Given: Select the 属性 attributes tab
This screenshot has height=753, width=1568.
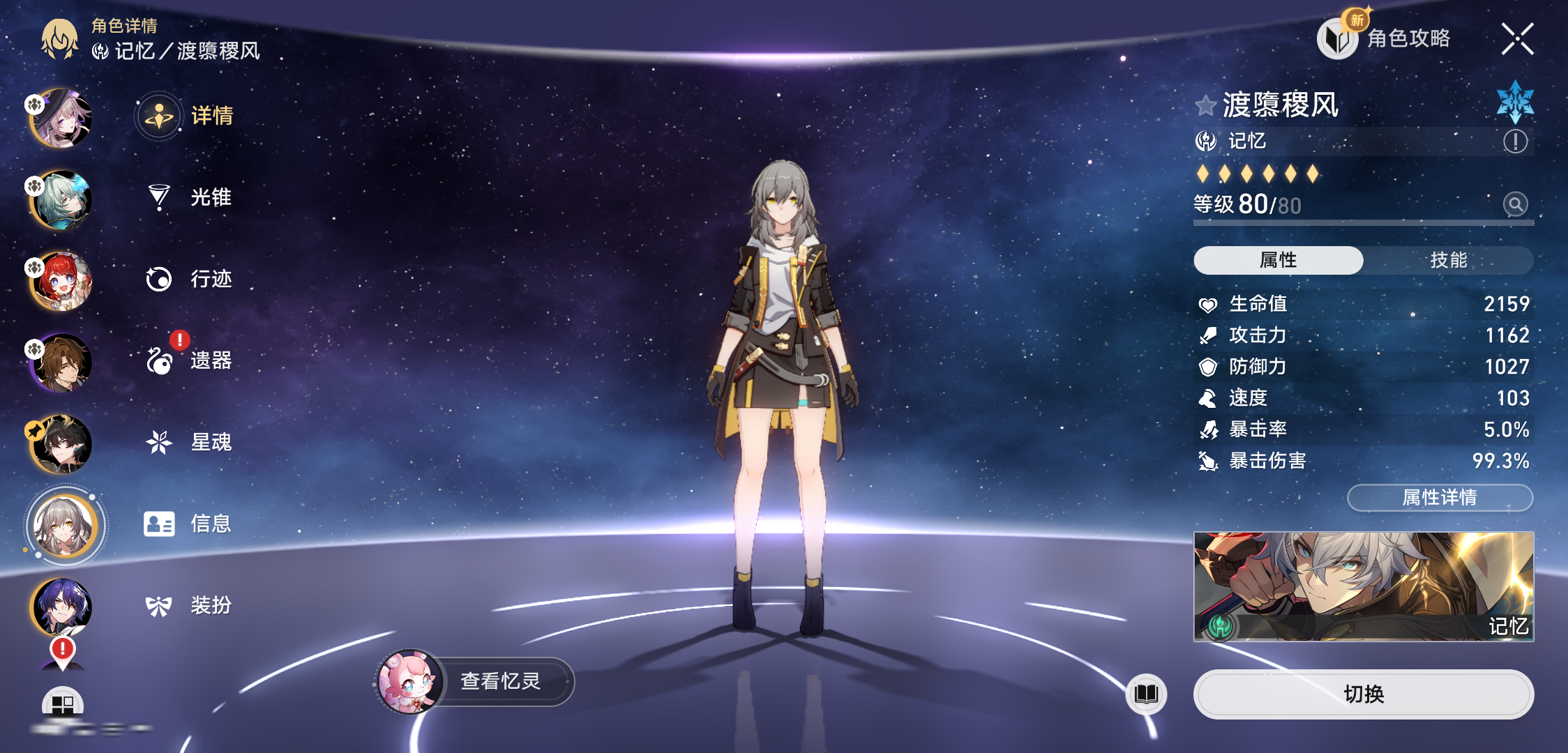Looking at the screenshot, I should (1278, 260).
